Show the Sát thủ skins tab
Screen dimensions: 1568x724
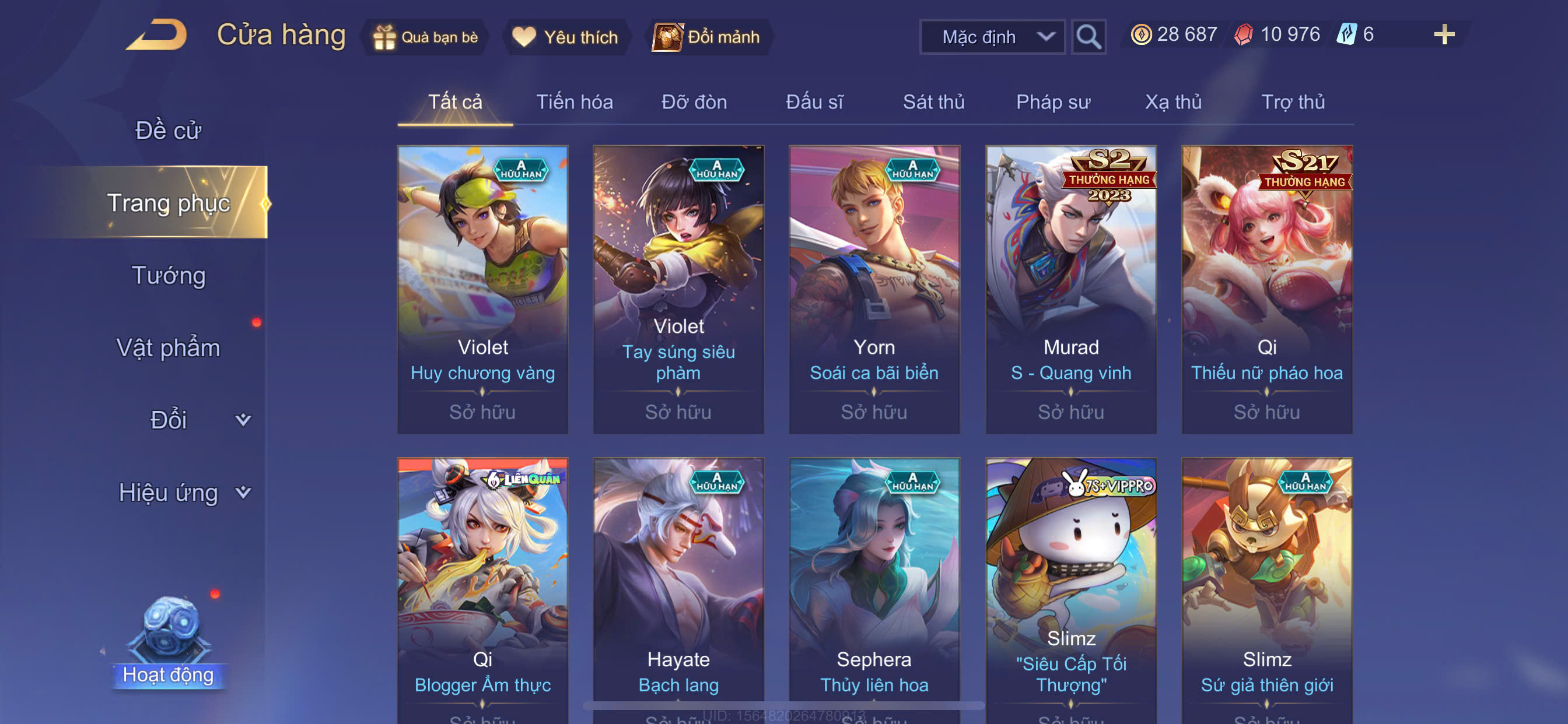[x=933, y=102]
